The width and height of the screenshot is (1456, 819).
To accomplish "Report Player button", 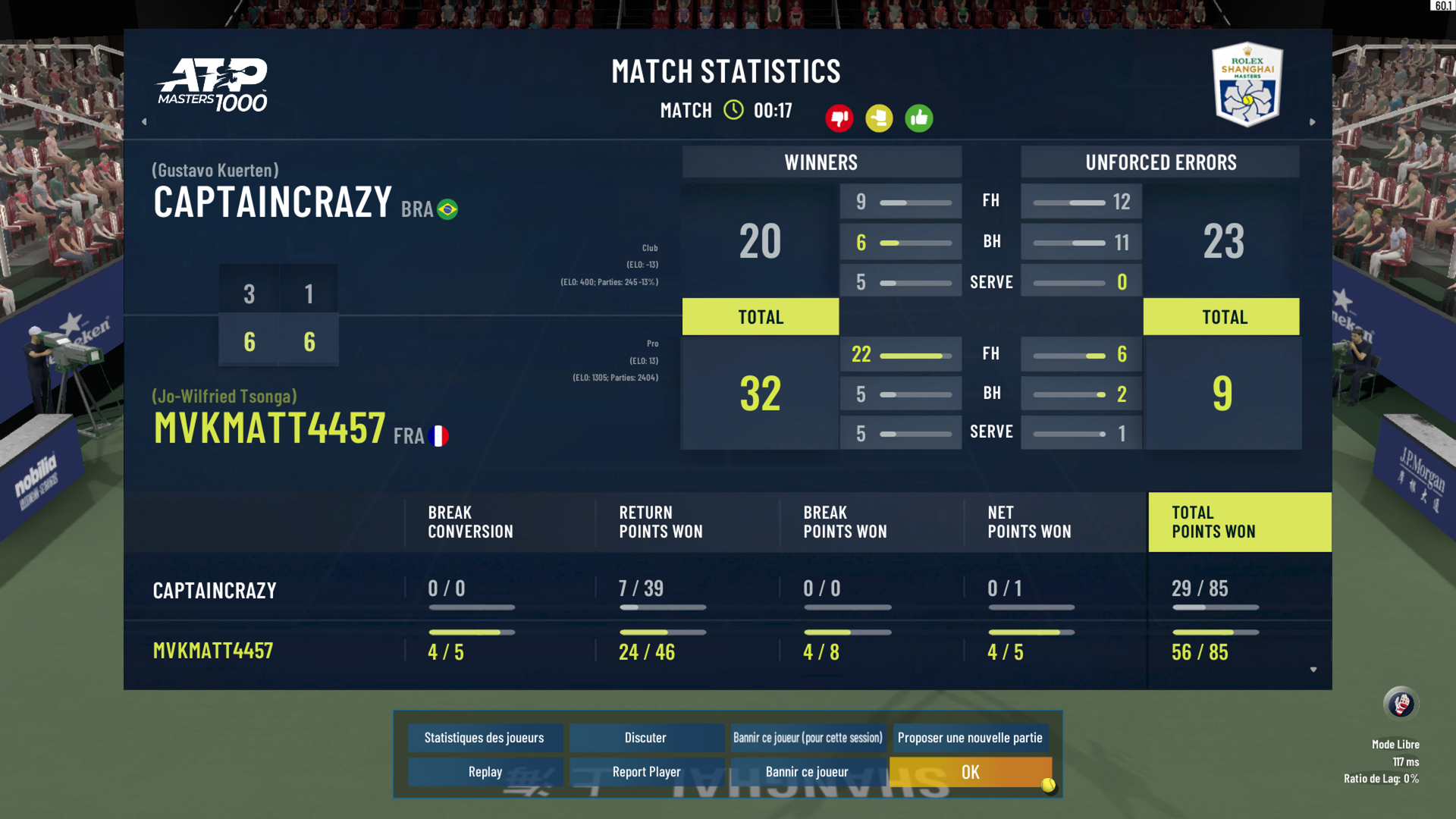I will click(x=646, y=772).
